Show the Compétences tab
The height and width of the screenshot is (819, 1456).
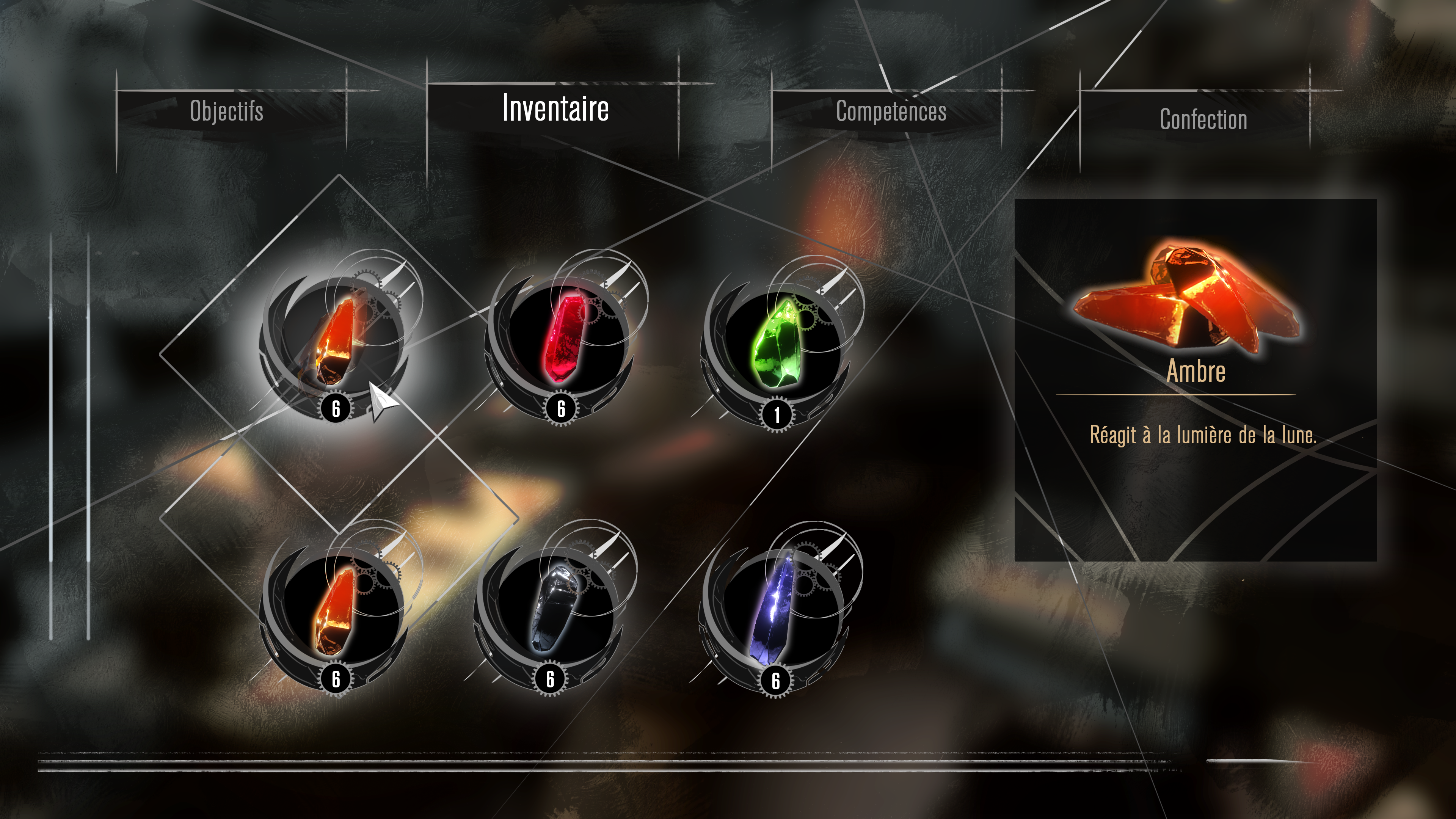891,111
